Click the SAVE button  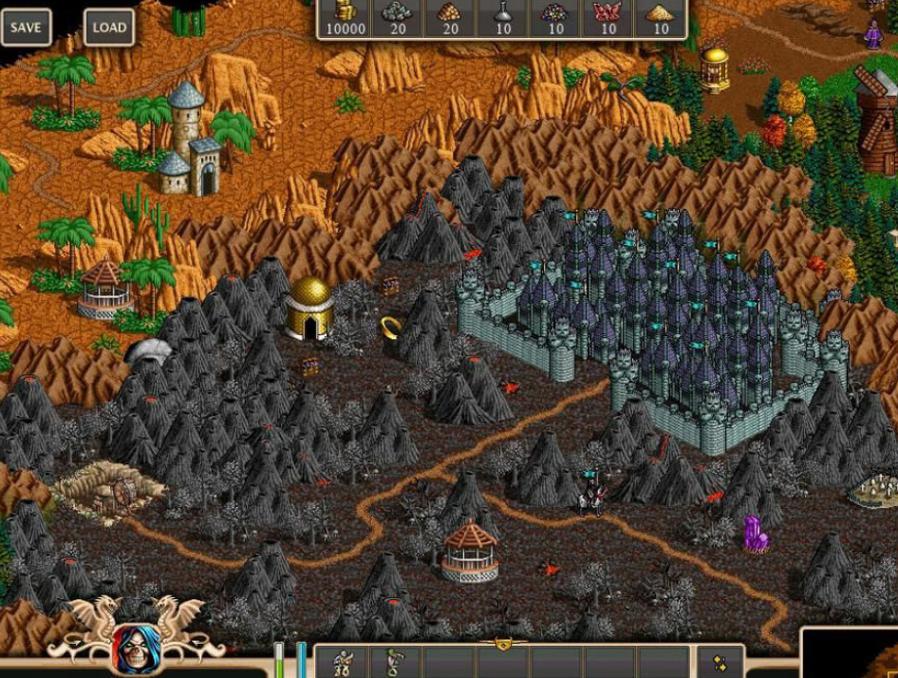(25, 27)
